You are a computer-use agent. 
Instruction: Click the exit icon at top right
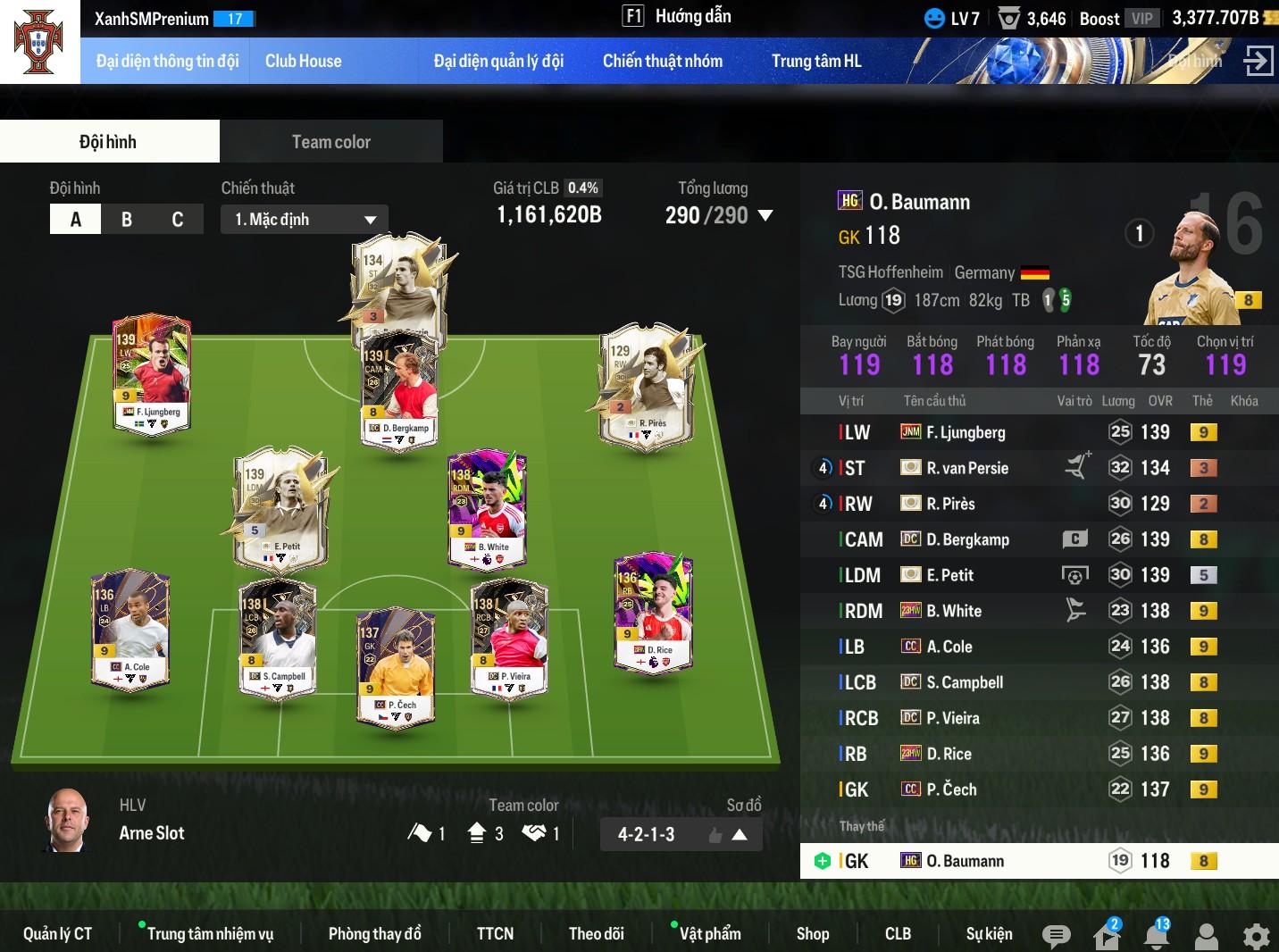click(x=1258, y=61)
